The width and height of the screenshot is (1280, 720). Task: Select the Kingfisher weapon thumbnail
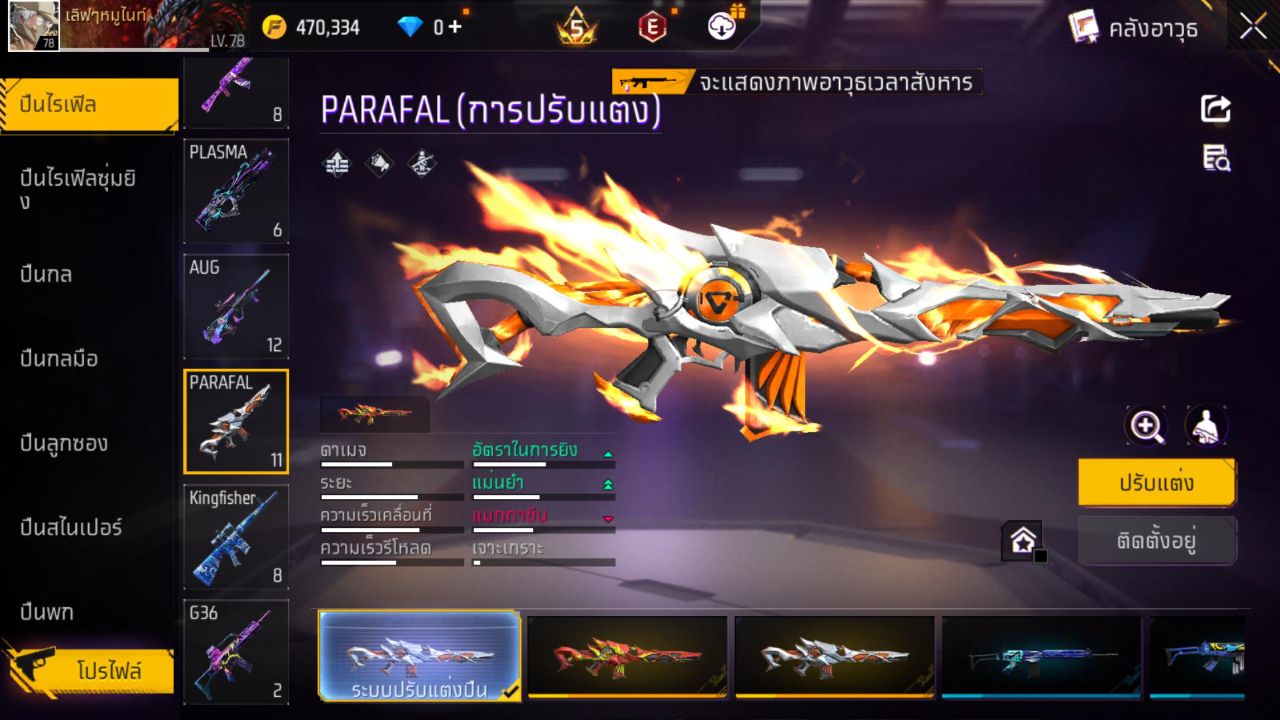click(x=236, y=537)
